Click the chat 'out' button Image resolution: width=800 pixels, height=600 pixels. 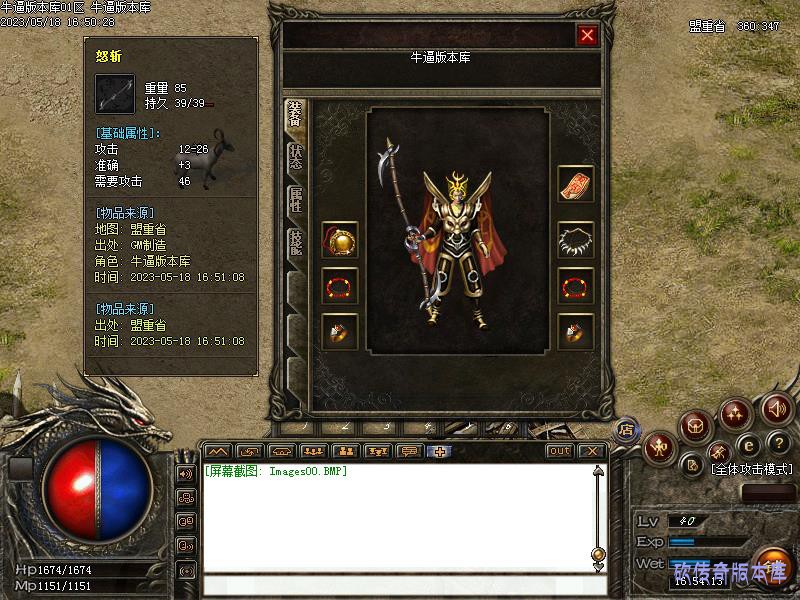[560, 451]
